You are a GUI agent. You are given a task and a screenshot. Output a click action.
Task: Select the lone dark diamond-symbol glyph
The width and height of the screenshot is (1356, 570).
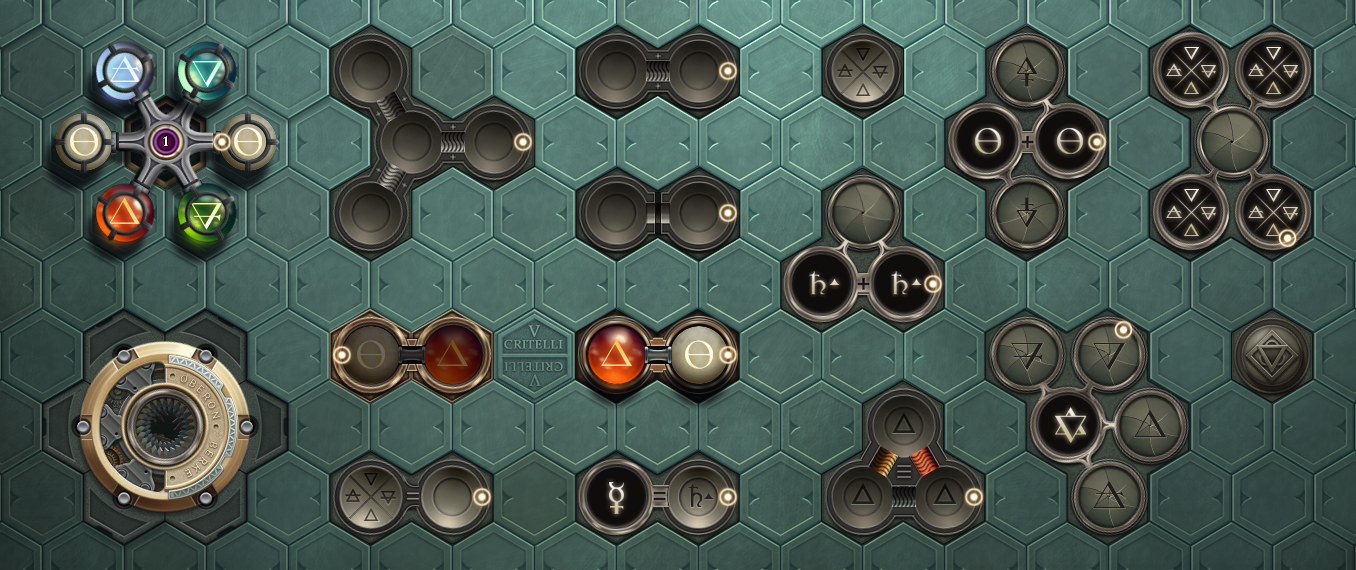[x=1272, y=355]
